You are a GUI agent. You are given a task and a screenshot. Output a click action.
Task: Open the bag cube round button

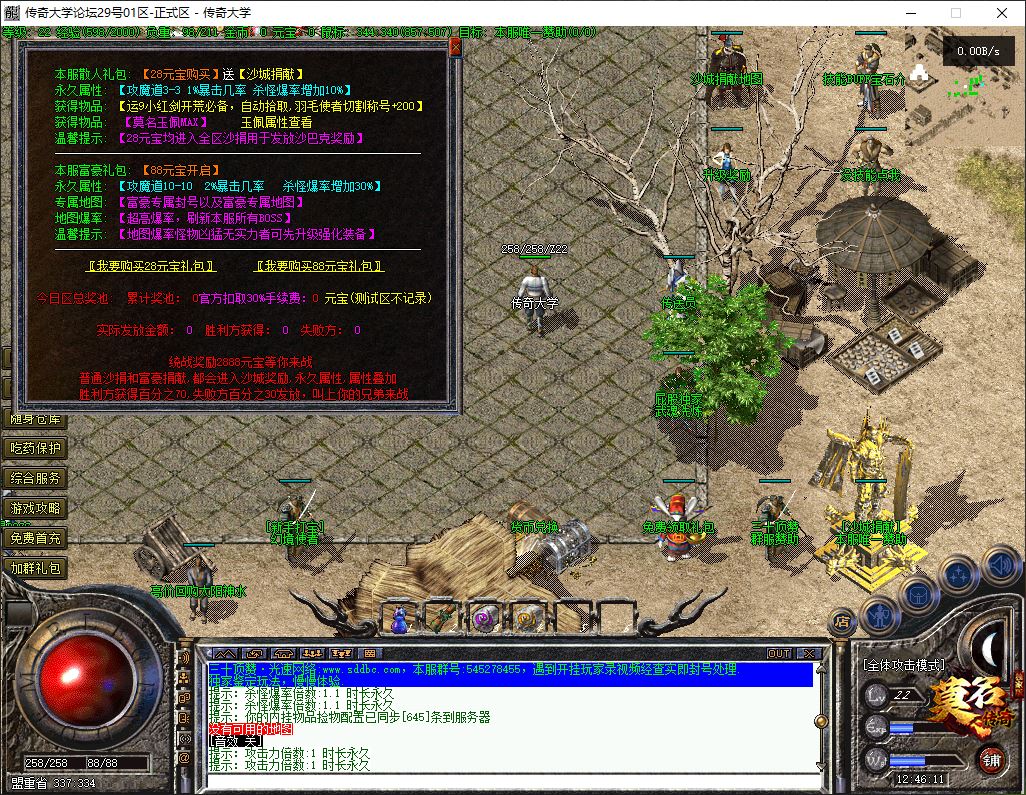click(x=918, y=594)
